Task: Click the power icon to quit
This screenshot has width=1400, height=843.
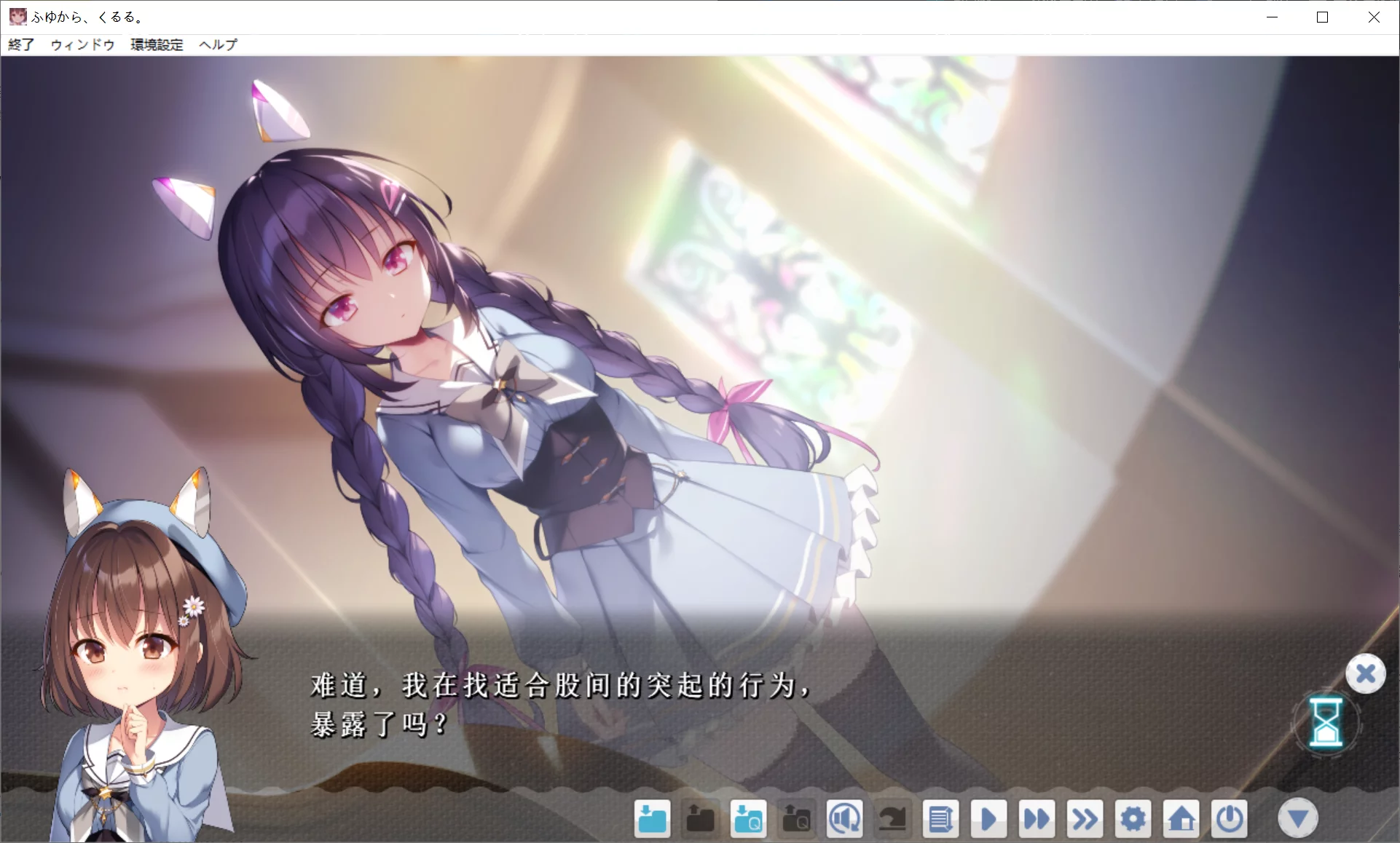Action: click(x=1229, y=818)
